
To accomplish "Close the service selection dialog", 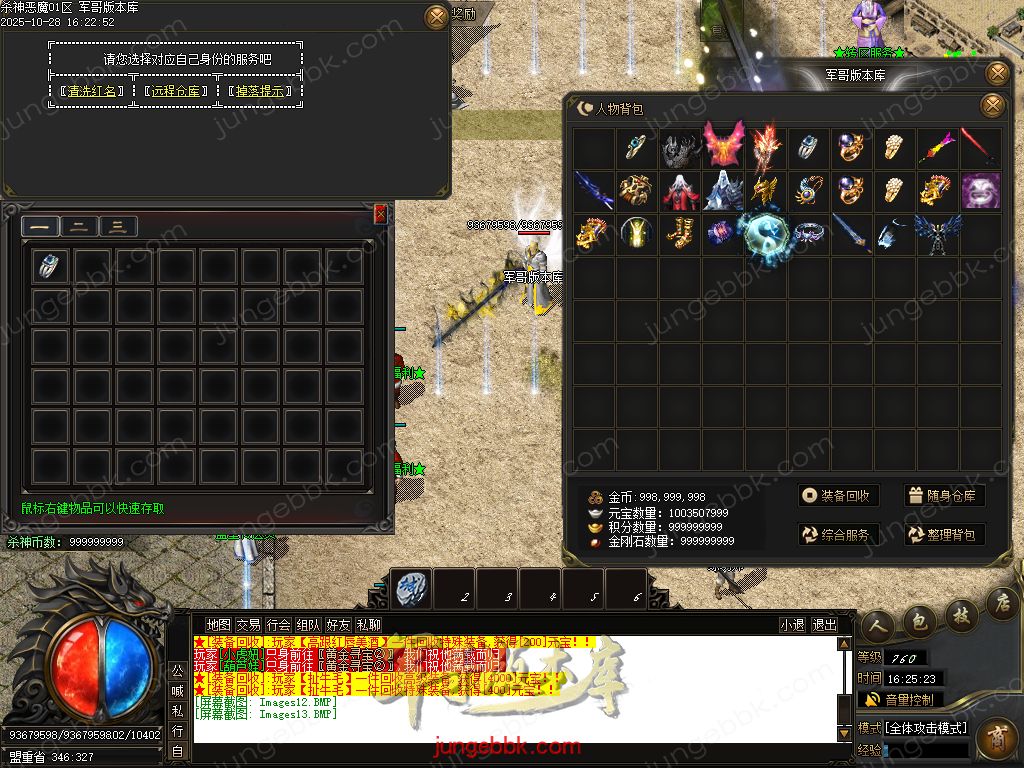I will point(437,16).
